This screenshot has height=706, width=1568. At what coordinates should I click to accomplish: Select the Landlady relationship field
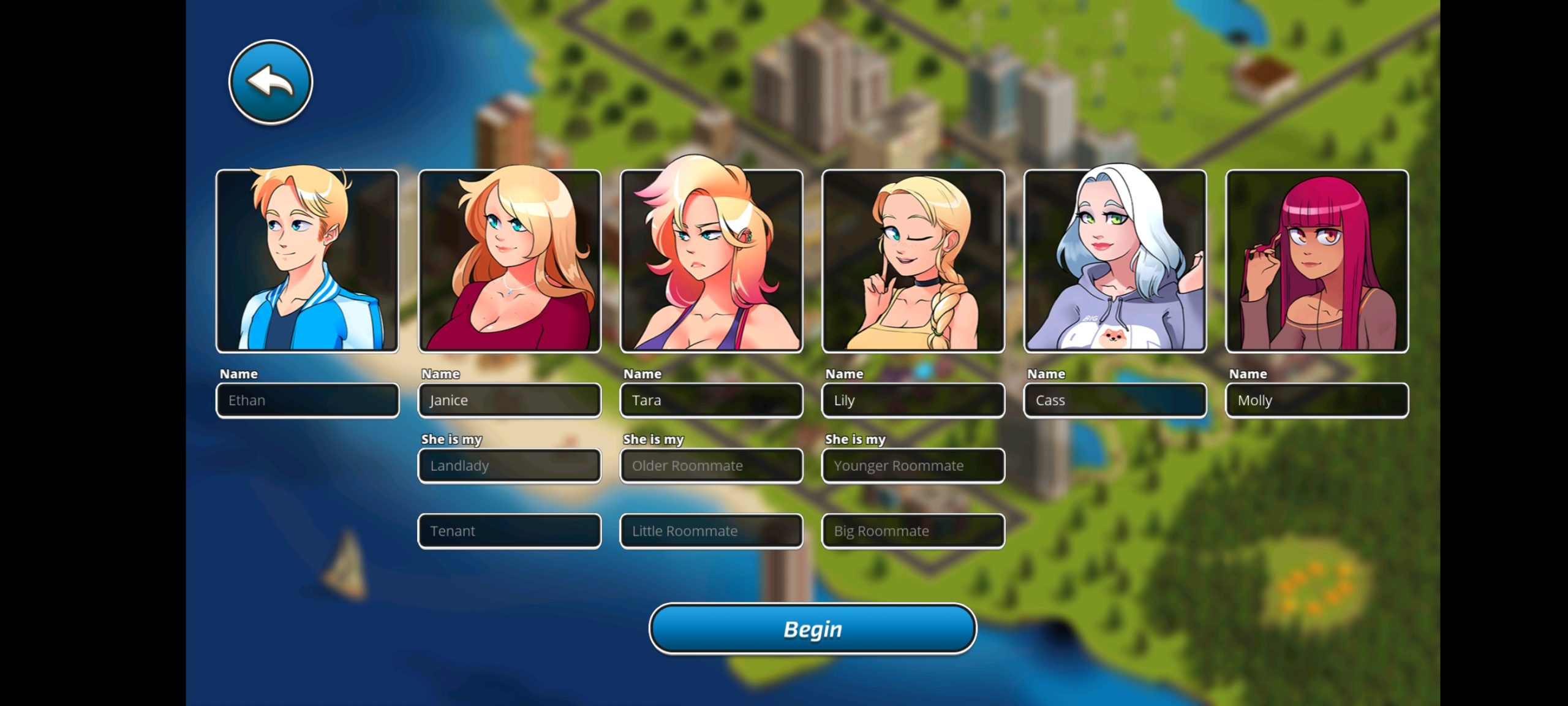tap(509, 466)
